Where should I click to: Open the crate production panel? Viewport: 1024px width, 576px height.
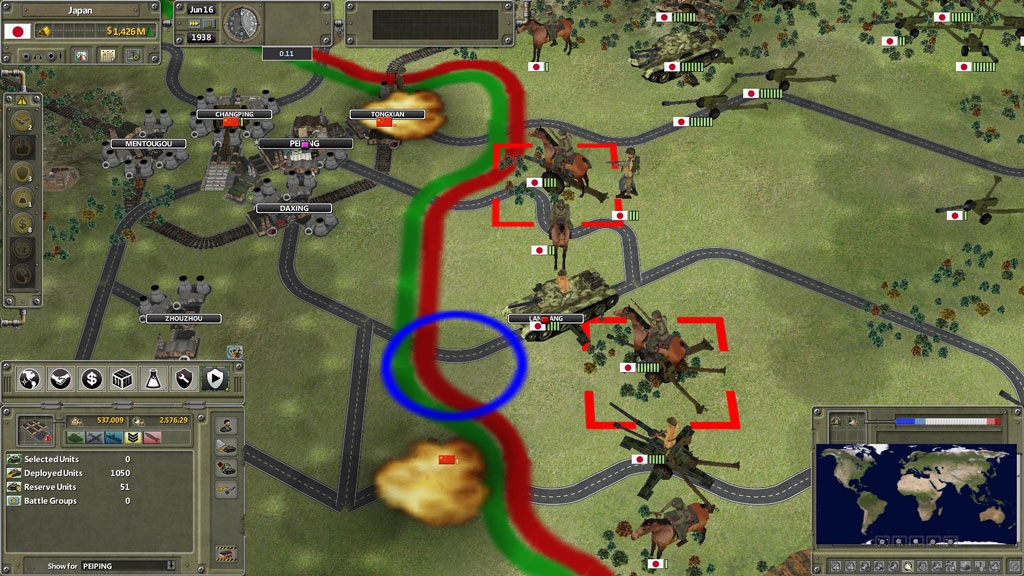coord(123,379)
